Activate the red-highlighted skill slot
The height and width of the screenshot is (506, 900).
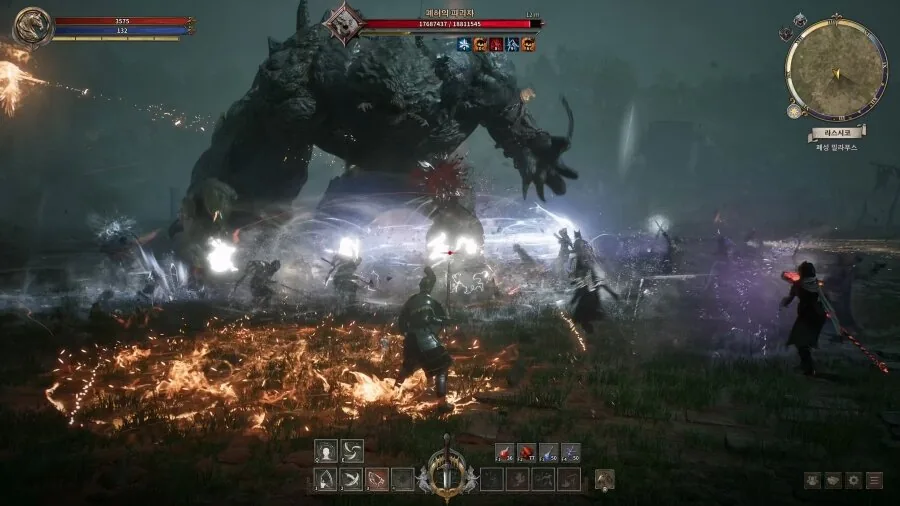pos(377,479)
